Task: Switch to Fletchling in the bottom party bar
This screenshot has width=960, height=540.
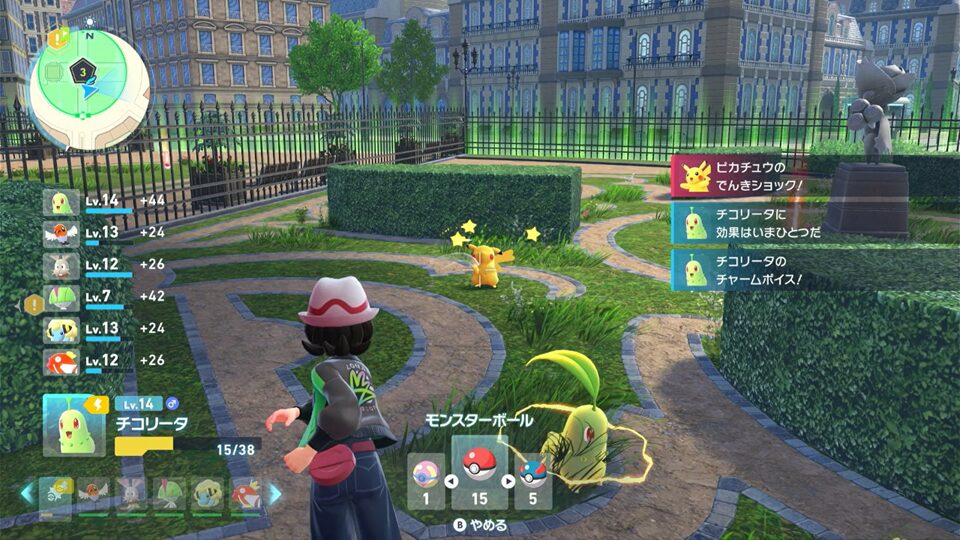Action: 93,494
